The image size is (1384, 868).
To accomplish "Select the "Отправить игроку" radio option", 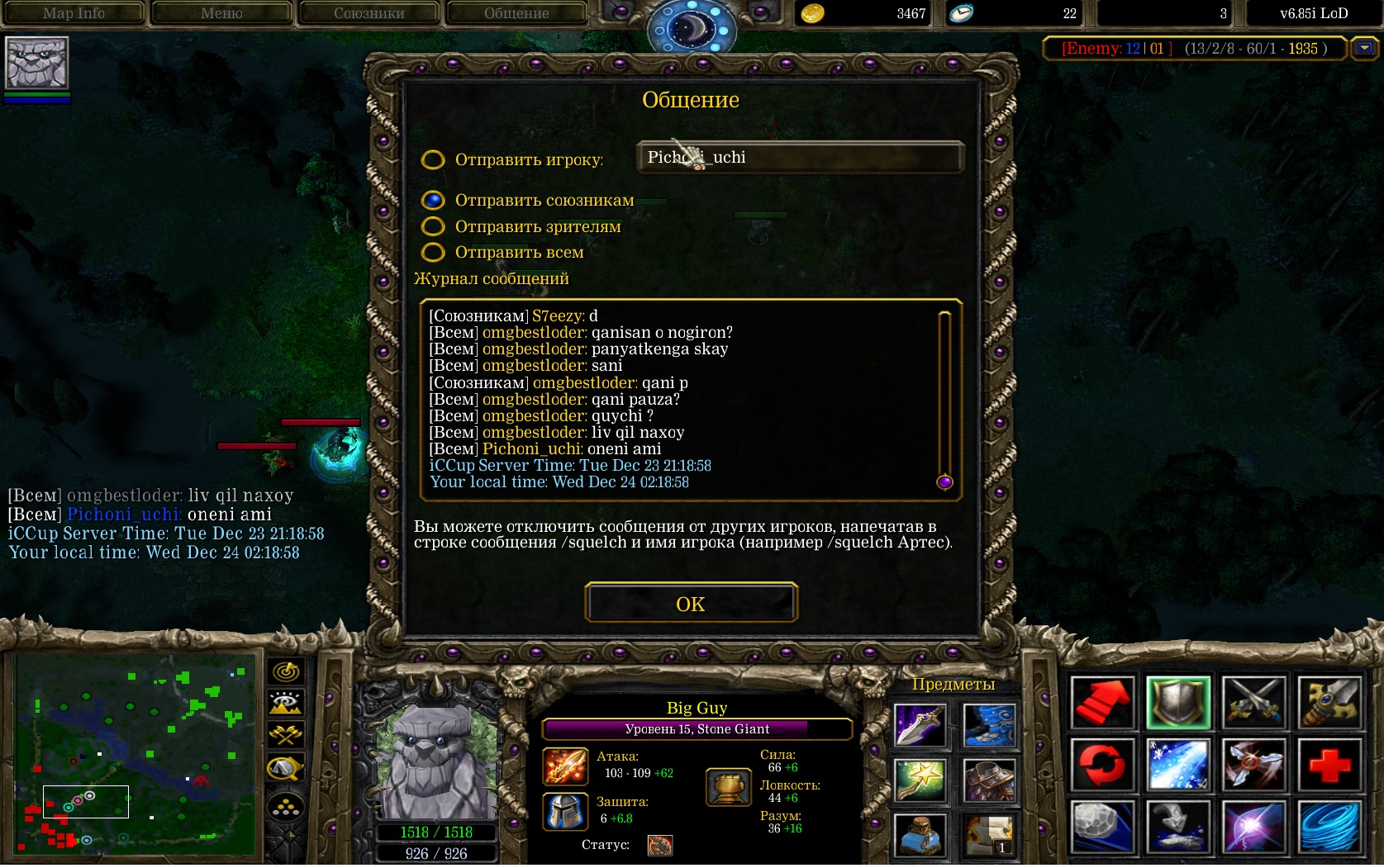I will pyautogui.click(x=433, y=159).
